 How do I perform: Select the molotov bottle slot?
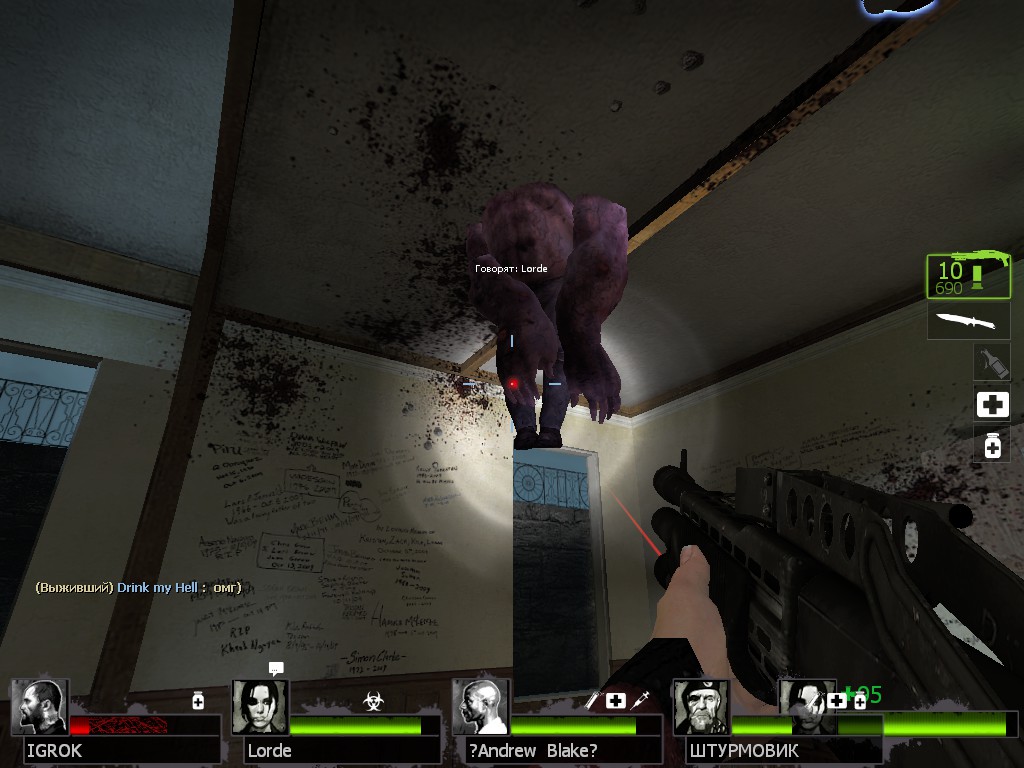(992, 362)
